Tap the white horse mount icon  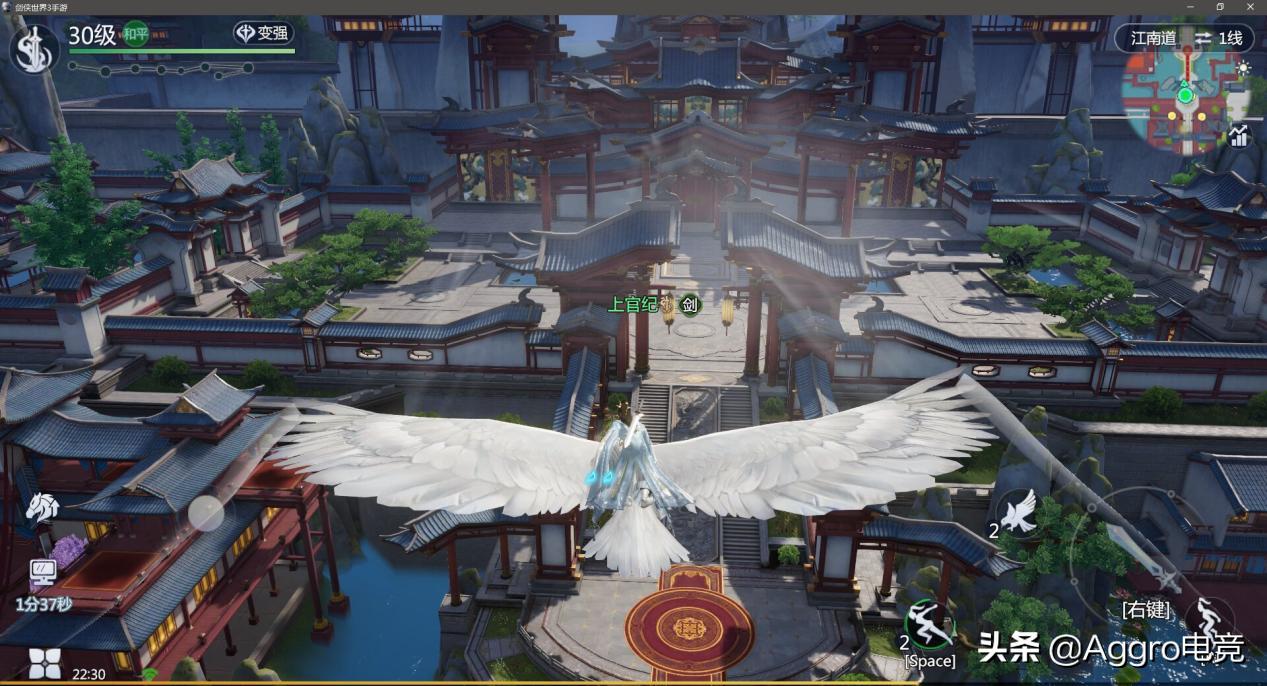[x=43, y=507]
